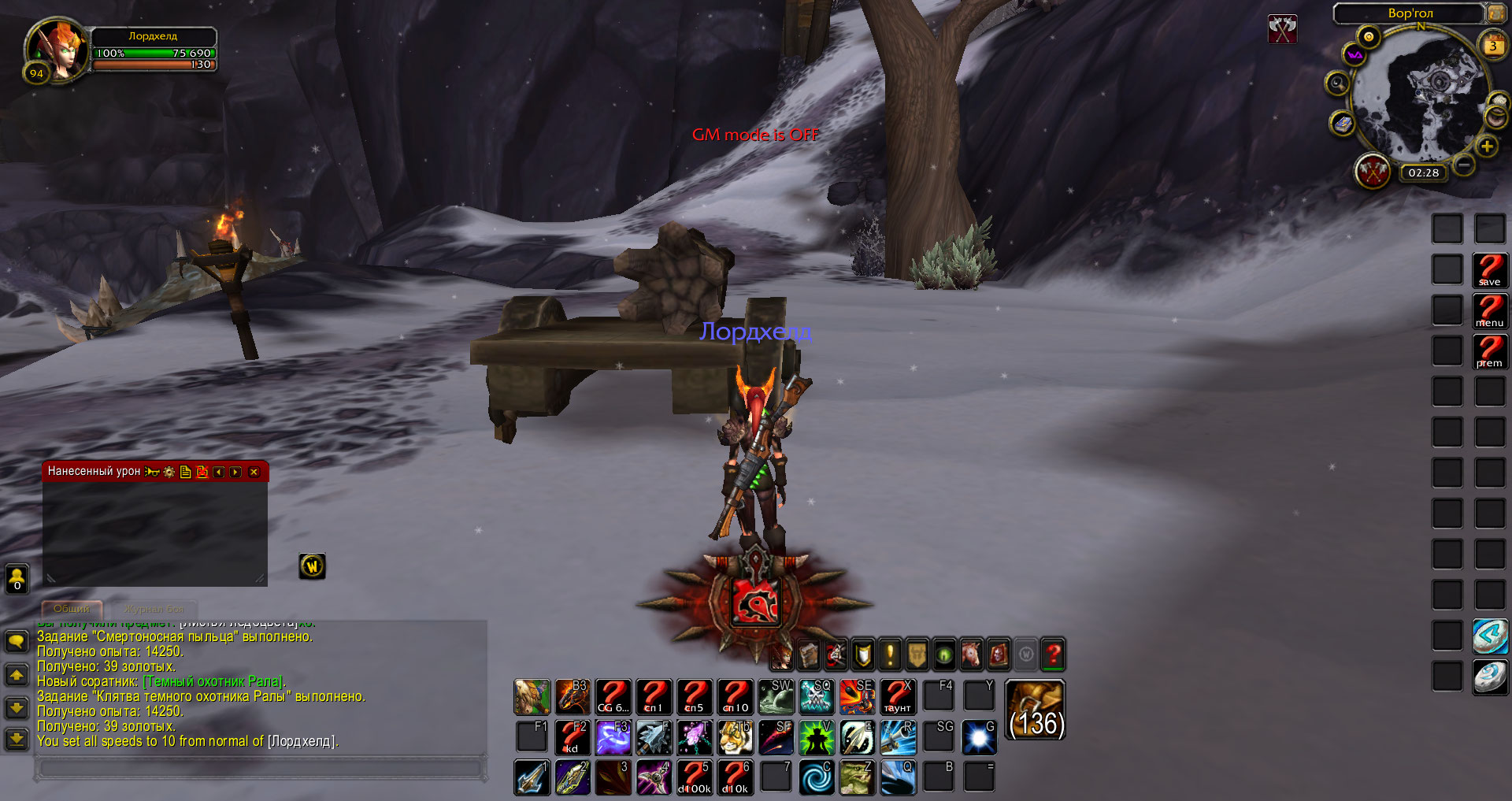Open the speech bubble chat menu
This screenshot has height=801, width=1512.
pyautogui.click(x=17, y=641)
